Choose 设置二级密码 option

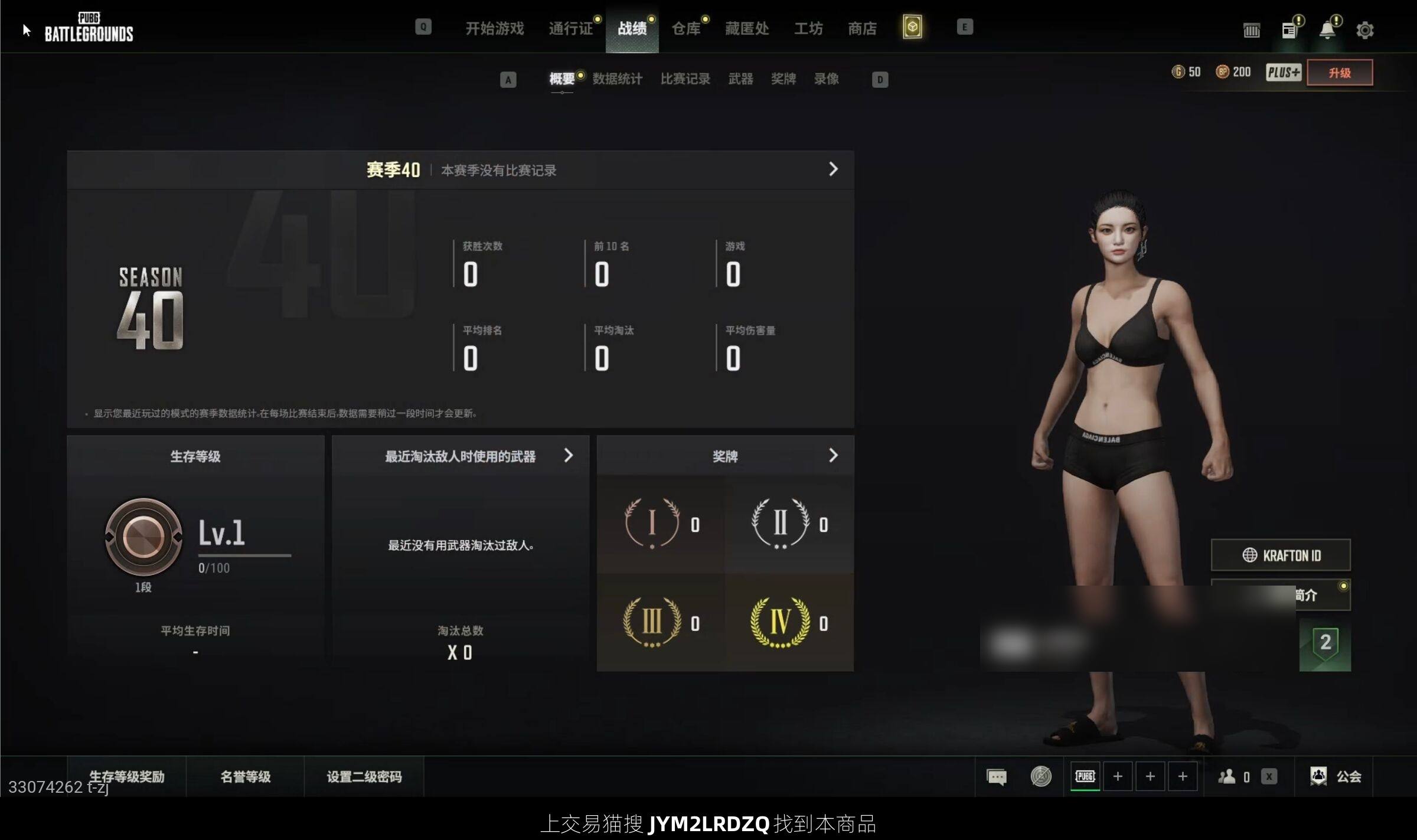click(x=364, y=777)
